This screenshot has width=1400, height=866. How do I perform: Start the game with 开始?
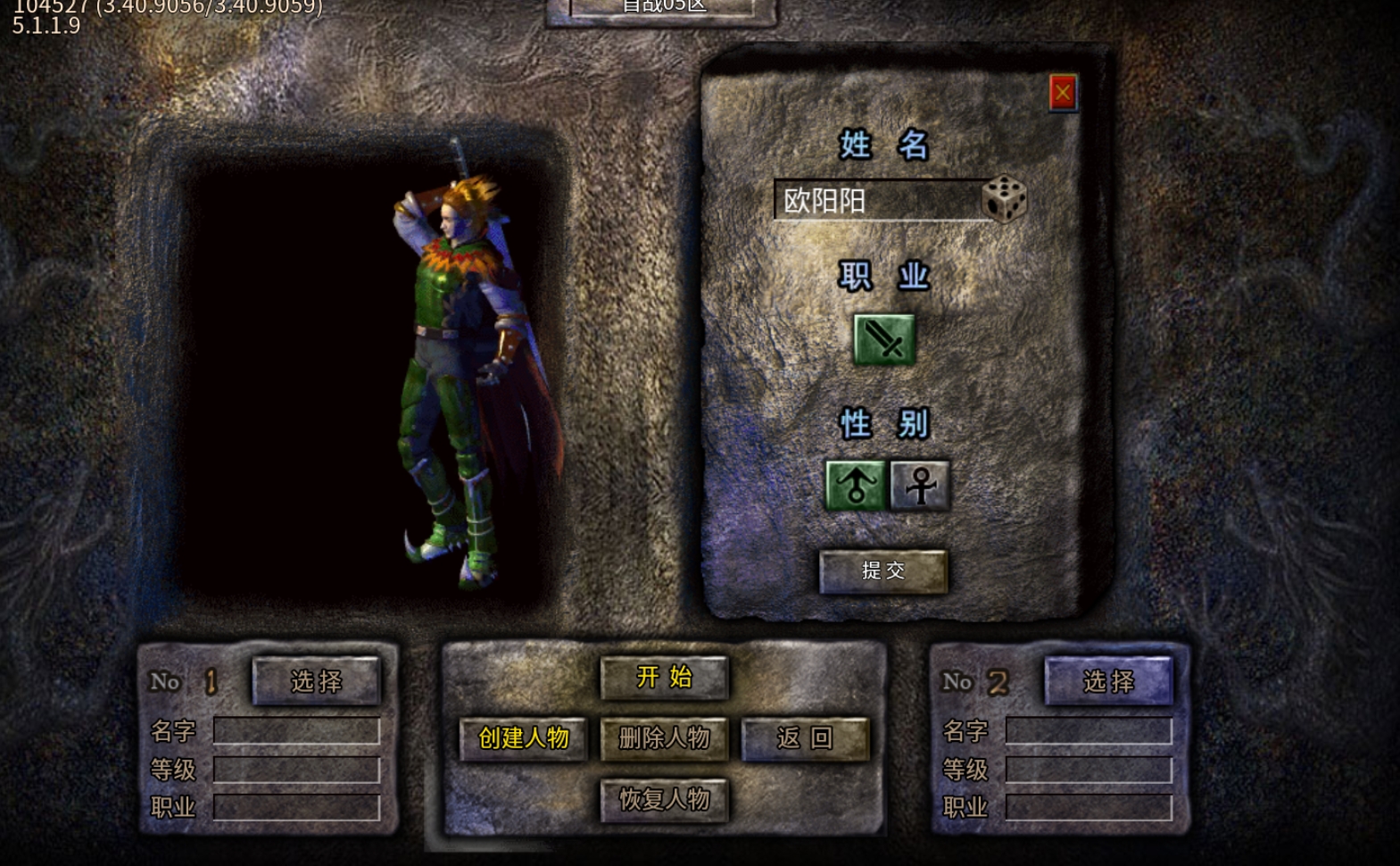click(x=664, y=678)
